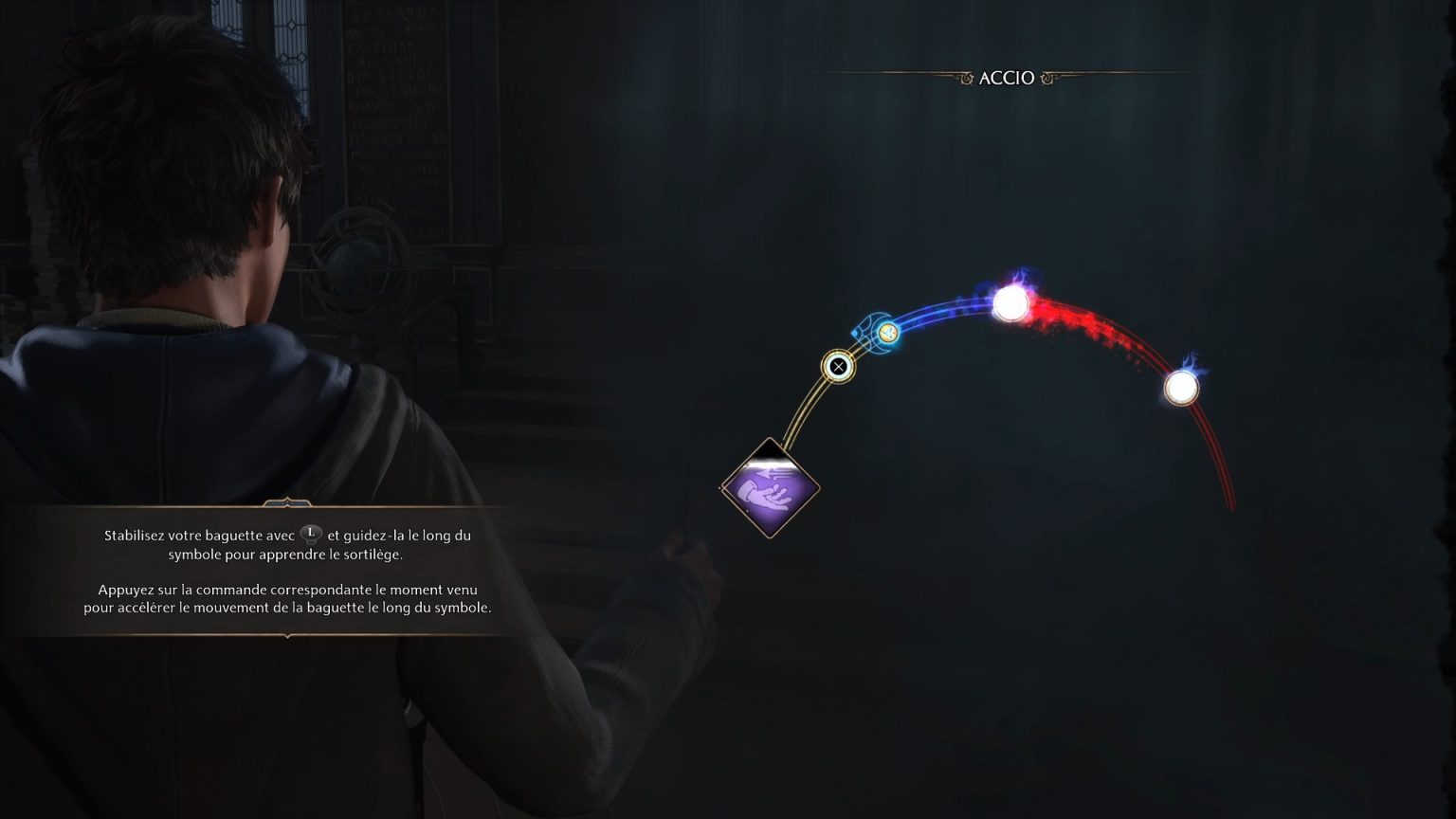Select the purple Accio spell glyph icon
The width and height of the screenshot is (1456, 819).
pyautogui.click(x=770, y=488)
